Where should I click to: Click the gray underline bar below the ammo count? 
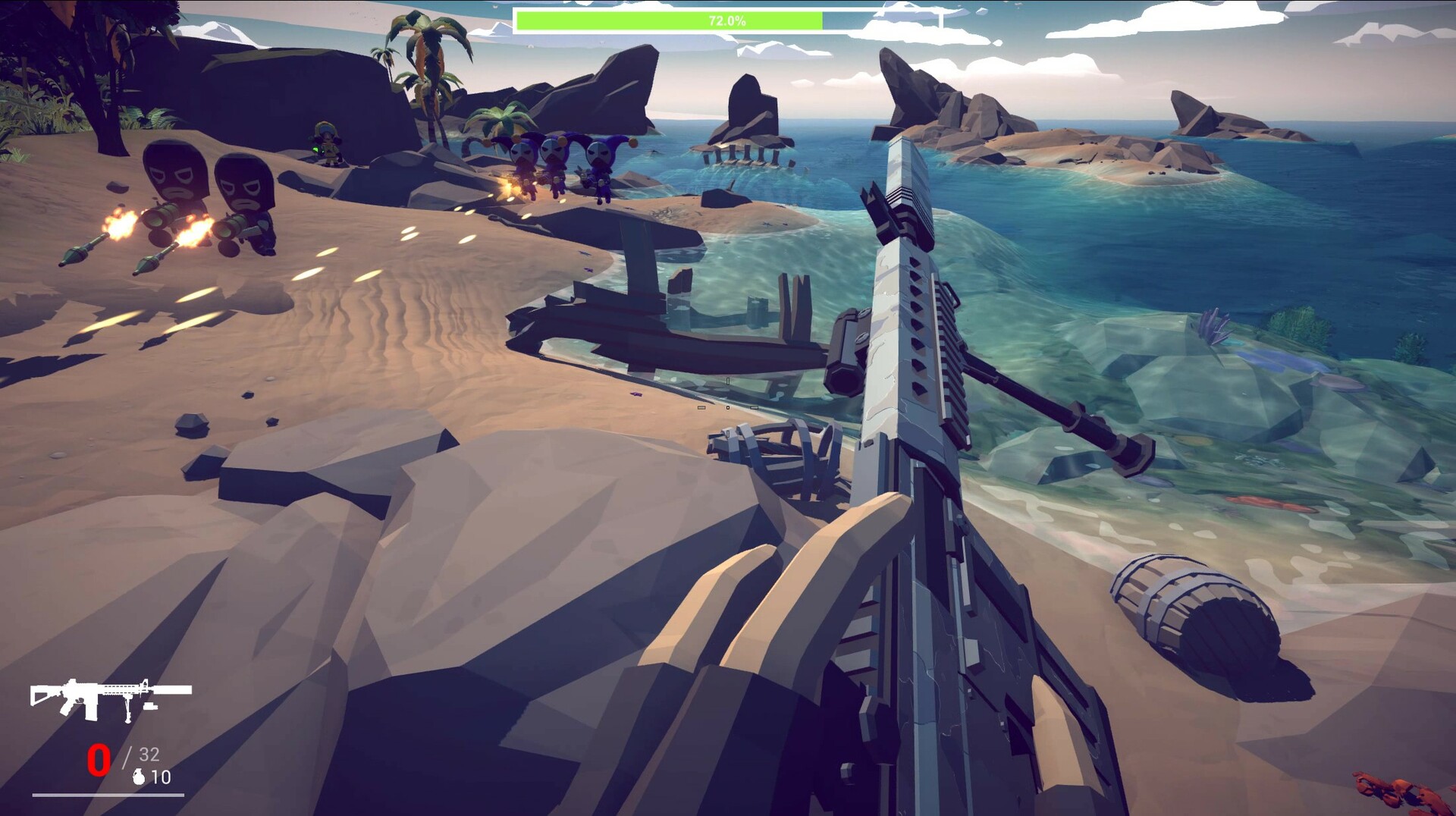point(108,795)
